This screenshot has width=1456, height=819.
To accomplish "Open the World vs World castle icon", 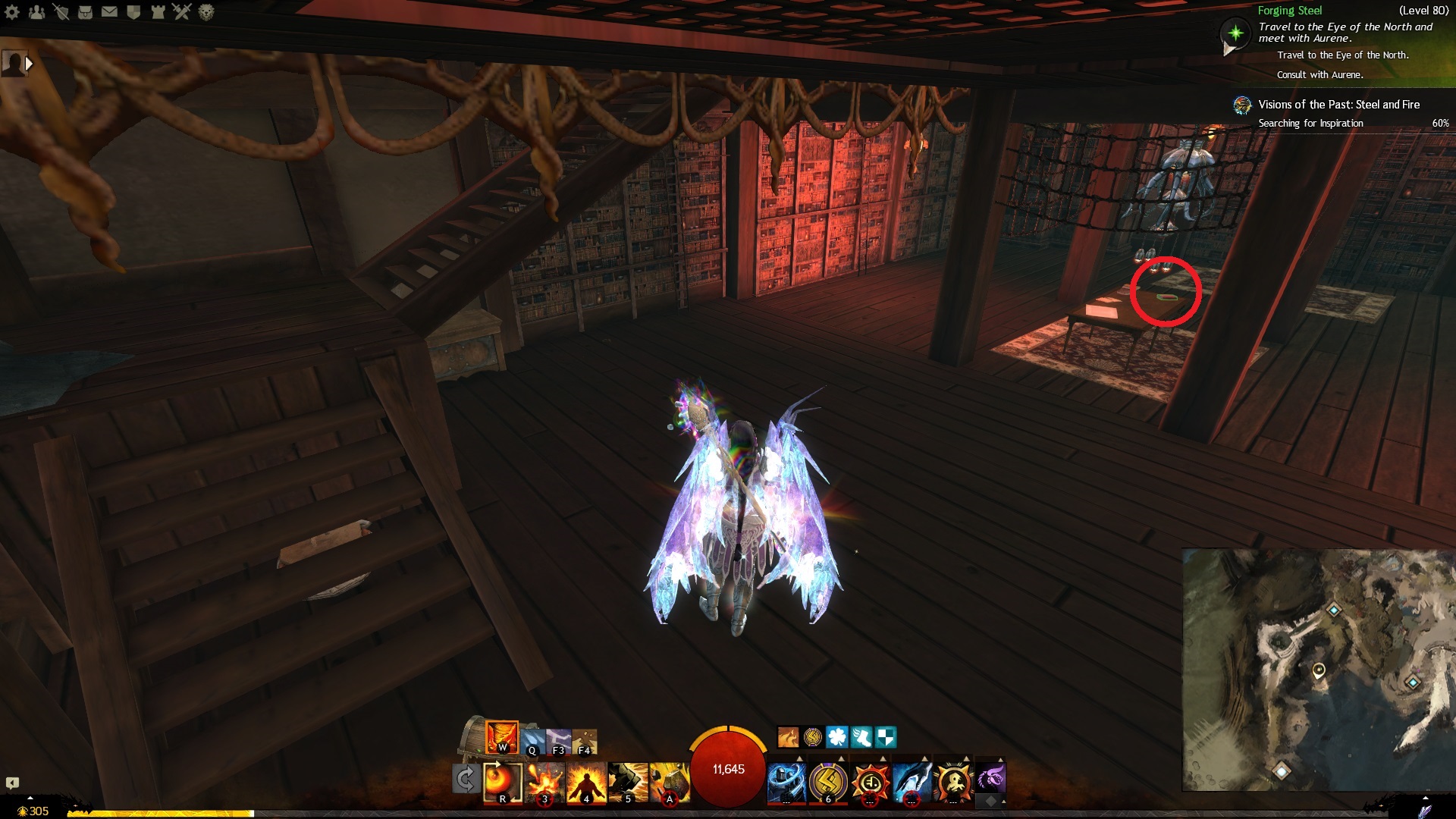I will (158, 11).
